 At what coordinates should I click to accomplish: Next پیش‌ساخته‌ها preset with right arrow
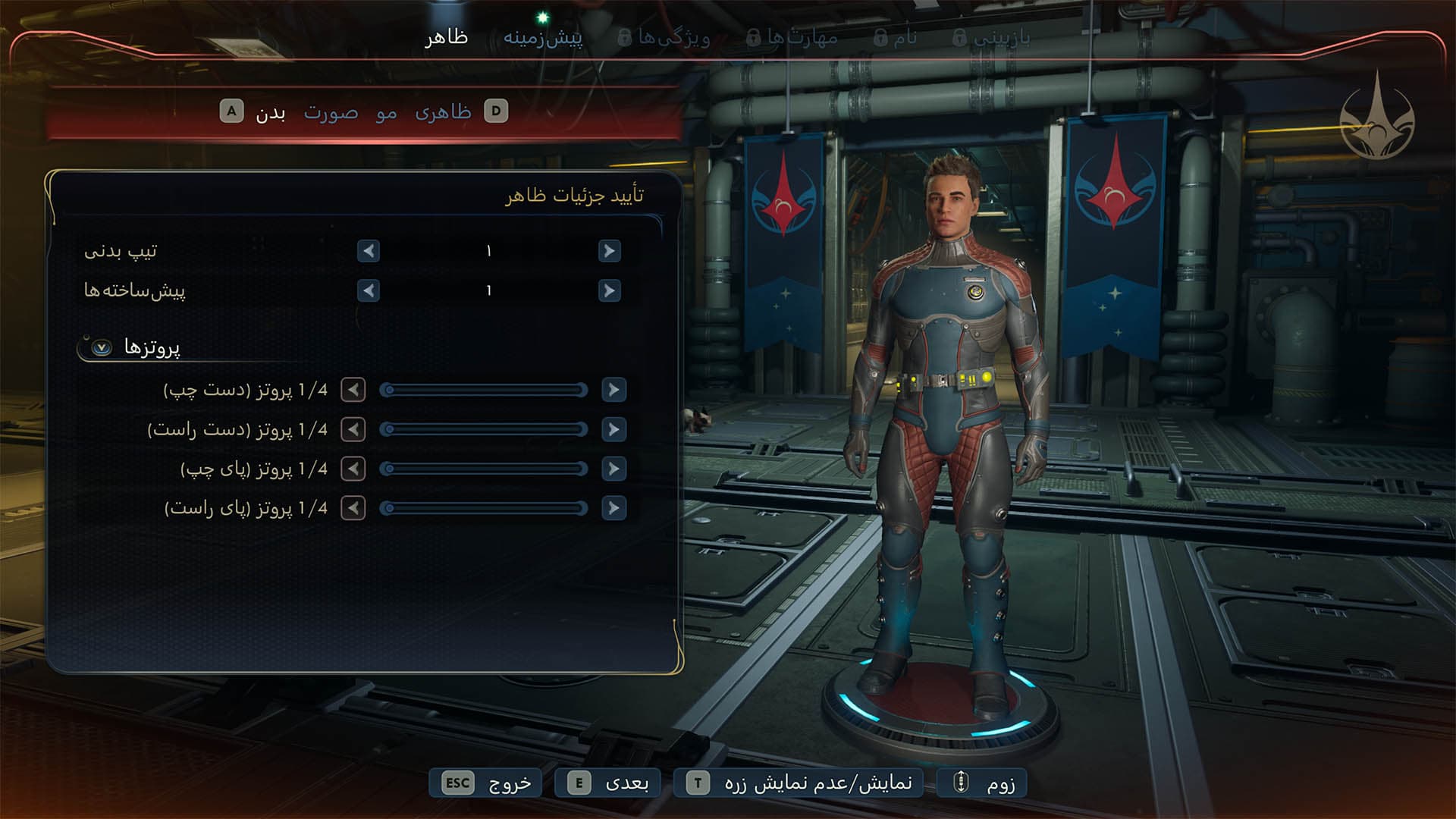(x=609, y=290)
